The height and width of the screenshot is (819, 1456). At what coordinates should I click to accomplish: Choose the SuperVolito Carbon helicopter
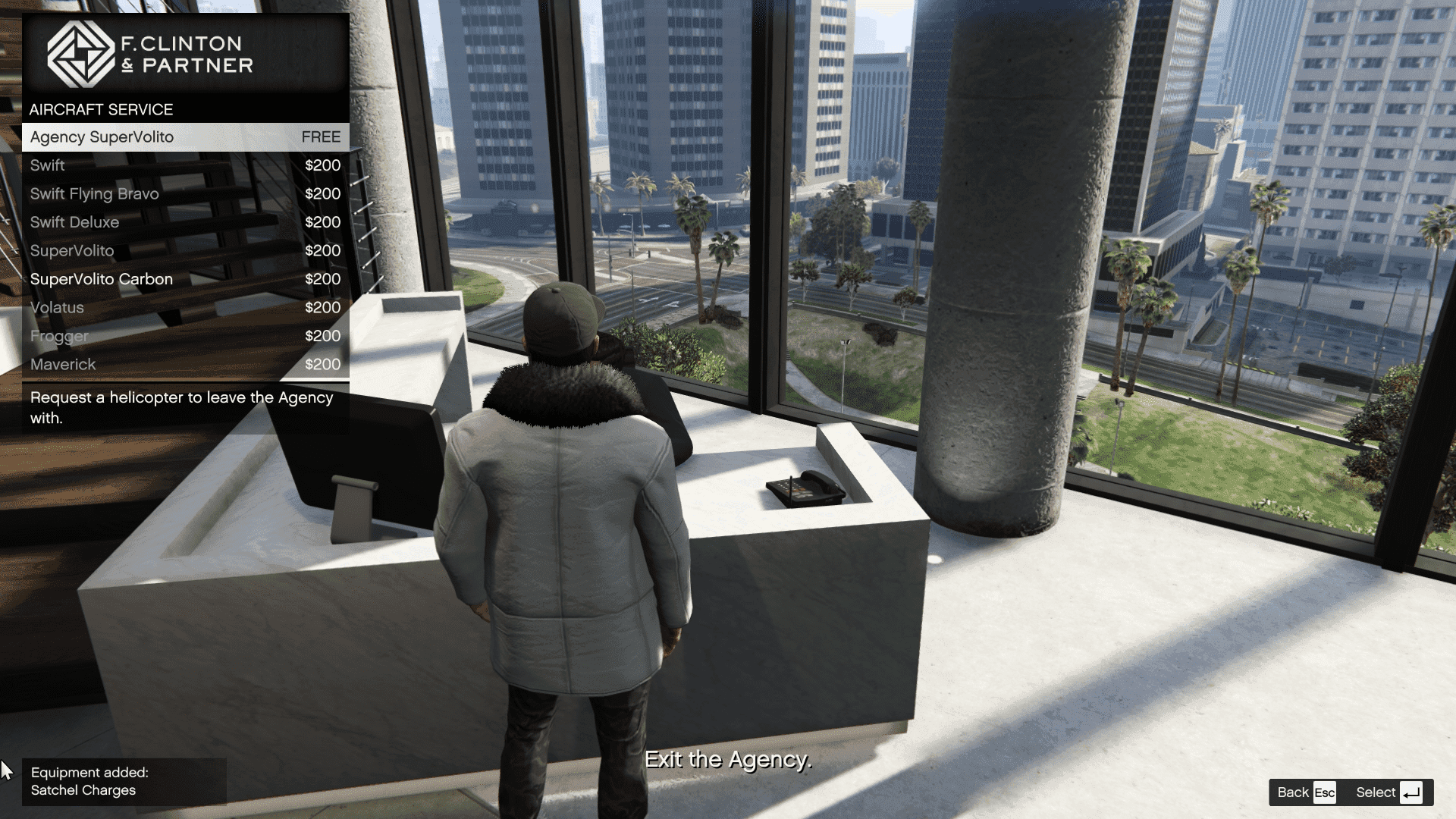click(x=185, y=279)
